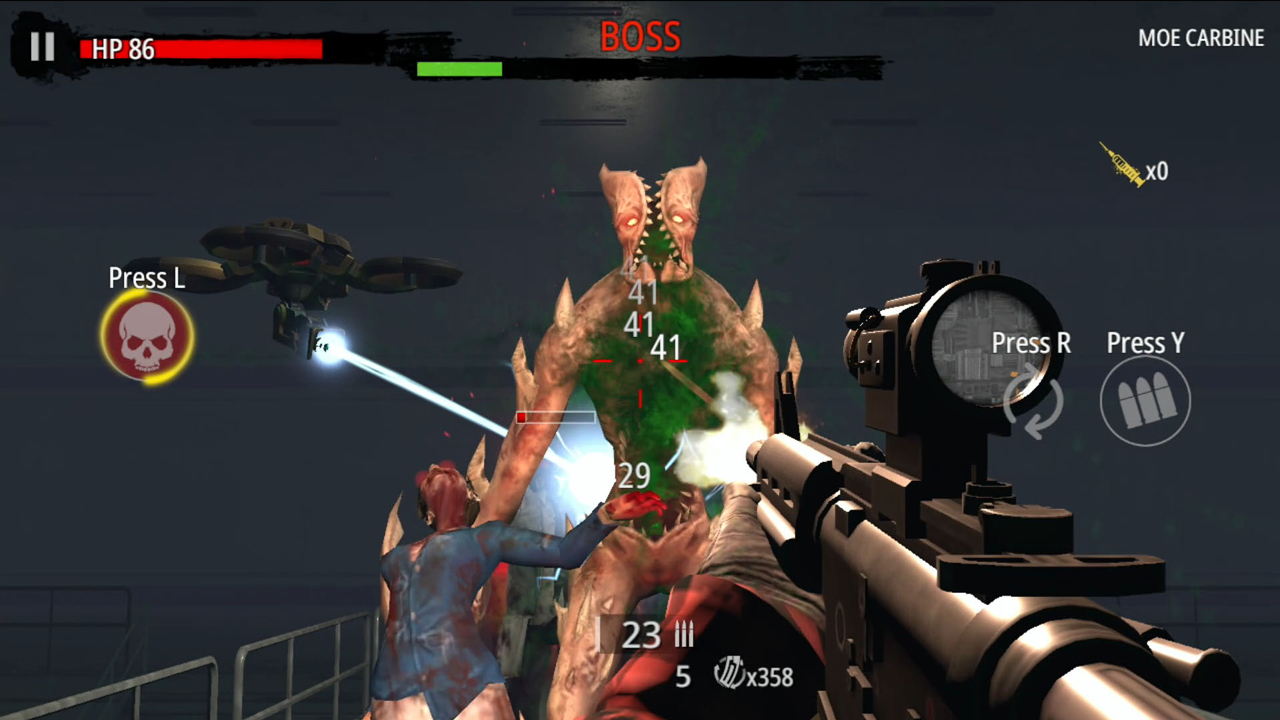Tap the magazine icon beside ammo count
Viewport: 1280px width, 720px height.
(683, 634)
